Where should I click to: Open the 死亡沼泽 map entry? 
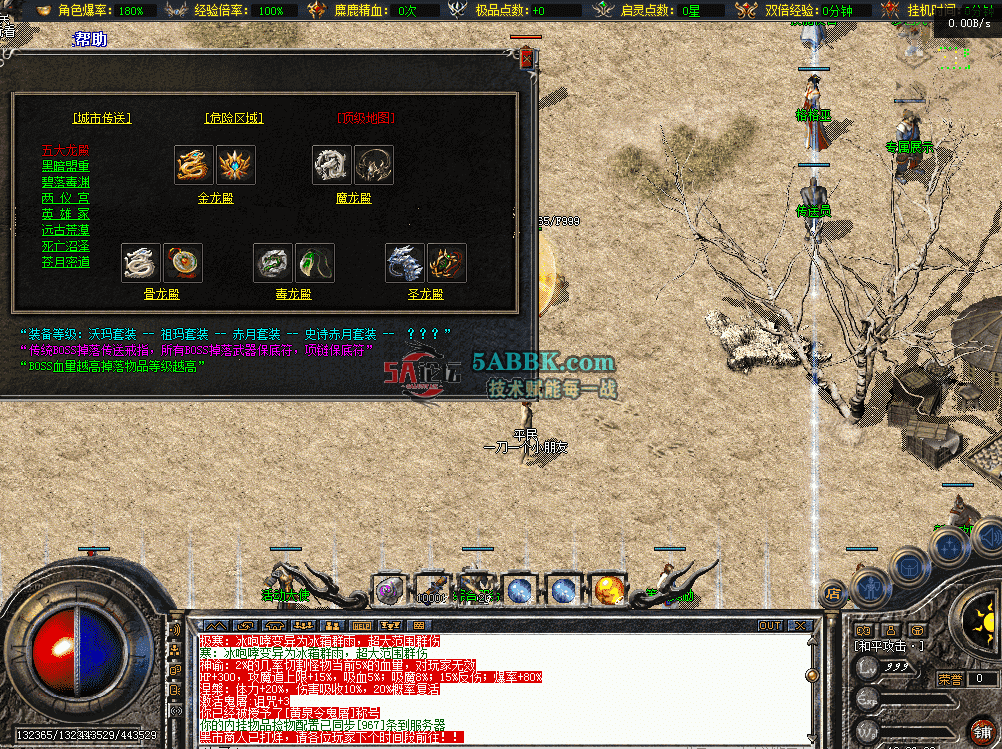[x=65, y=246]
